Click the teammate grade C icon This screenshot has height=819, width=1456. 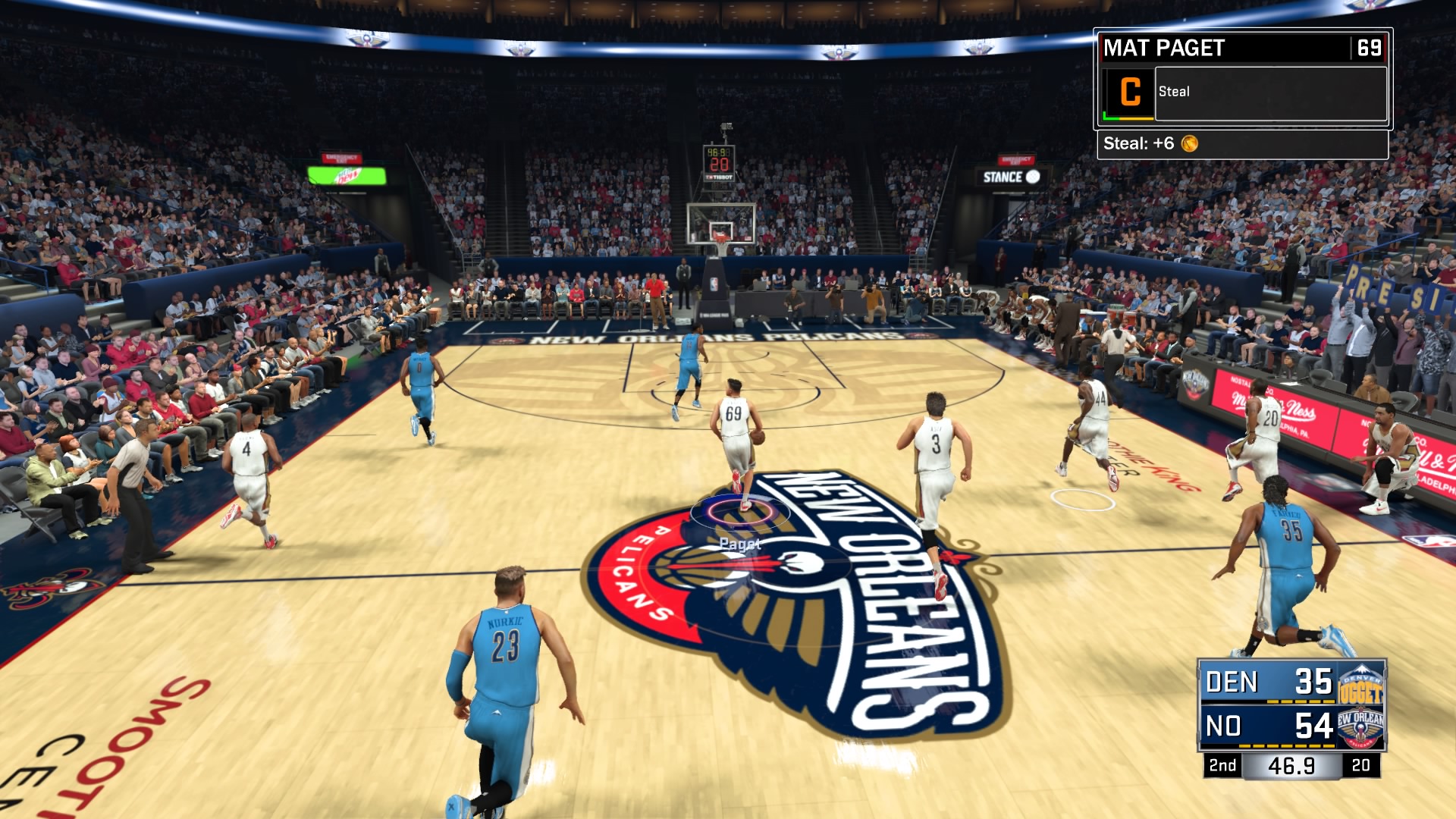click(x=1129, y=93)
